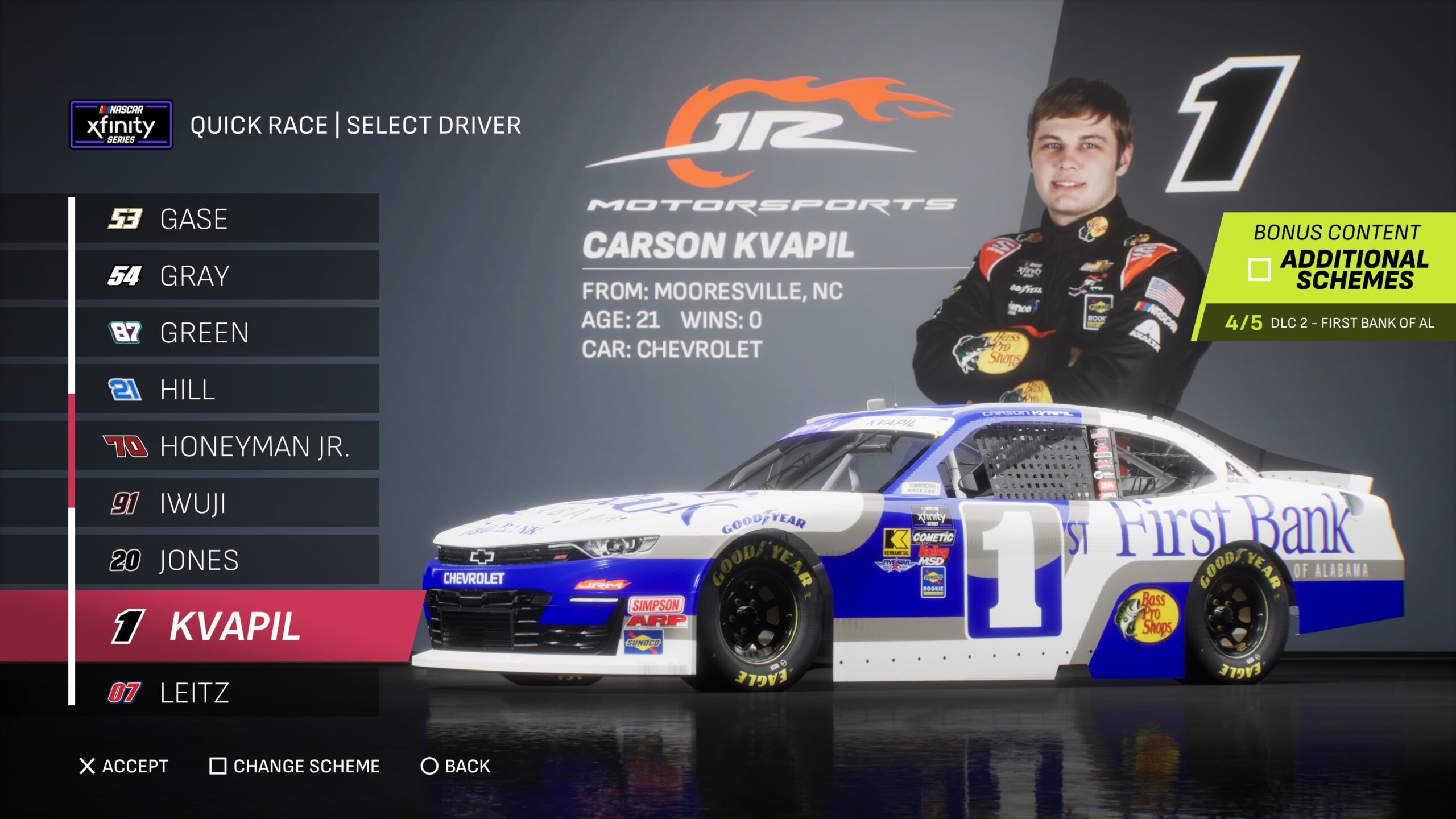This screenshot has width=1456, height=819.
Task: Pick Jones in the driver list
Action: tap(226, 560)
